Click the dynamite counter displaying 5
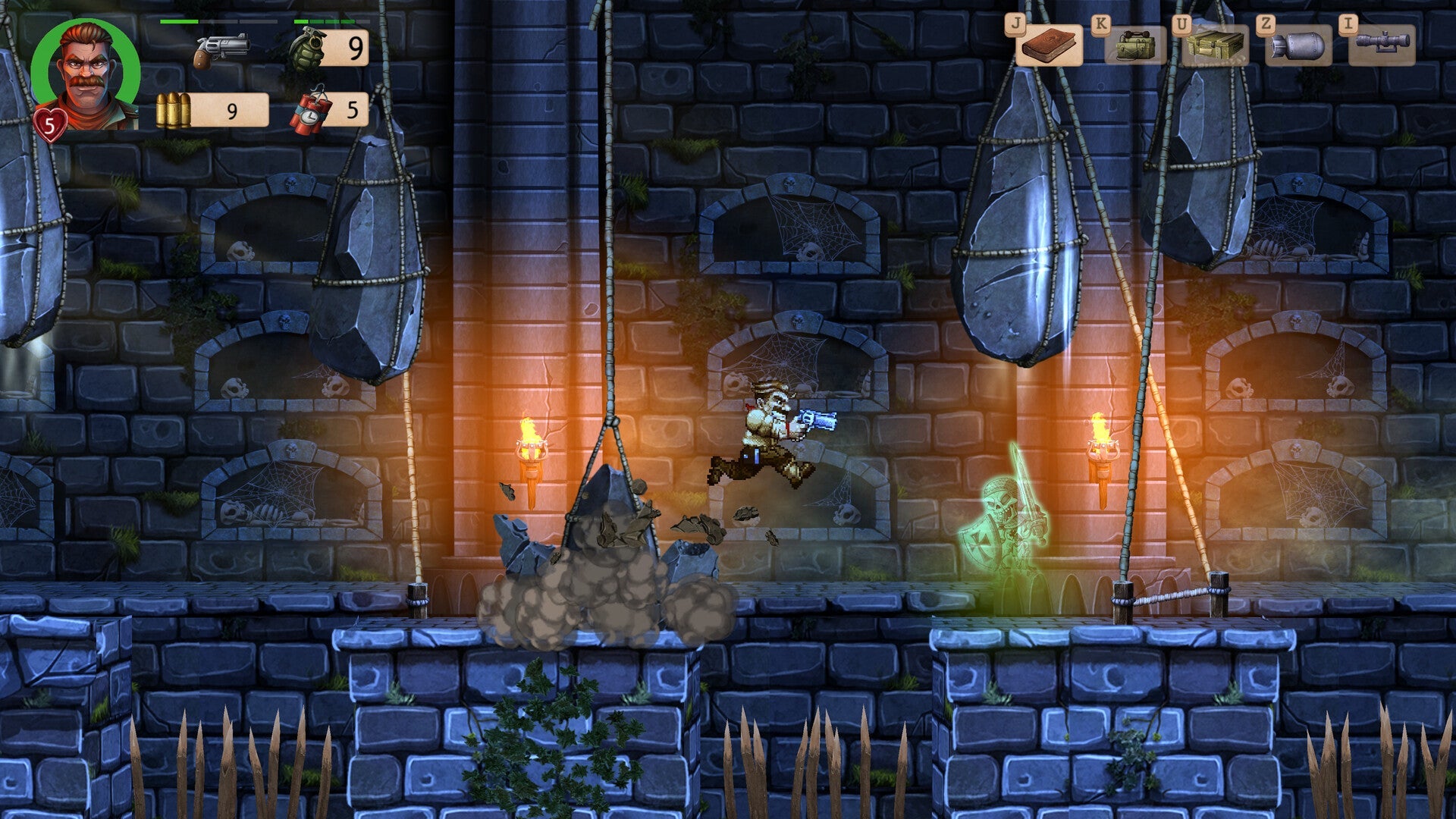Image resolution: width=1456 pixels, height=819 pixels. (350, 112)
